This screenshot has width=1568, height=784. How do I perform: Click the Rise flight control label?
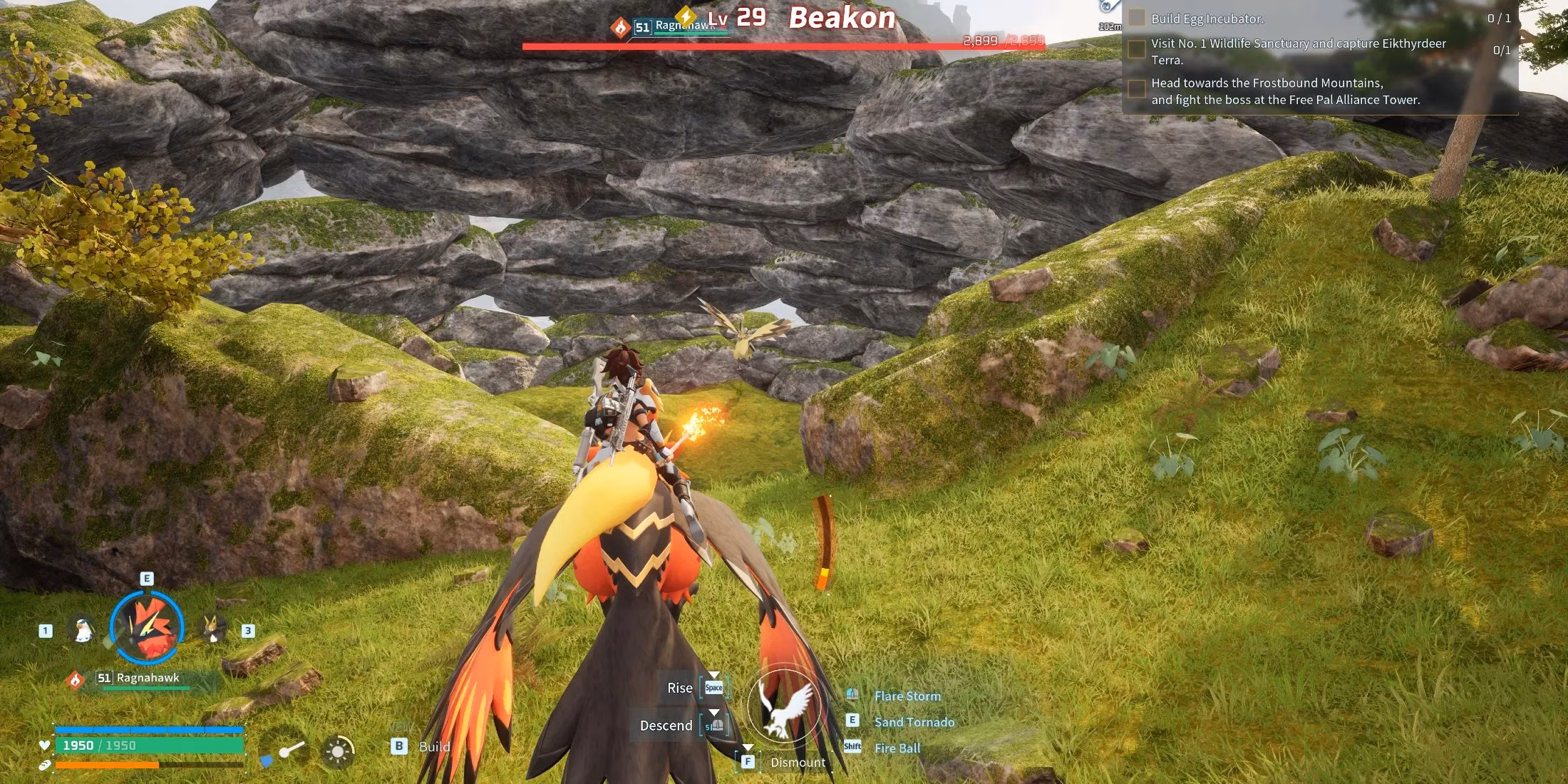click(679, 688)
